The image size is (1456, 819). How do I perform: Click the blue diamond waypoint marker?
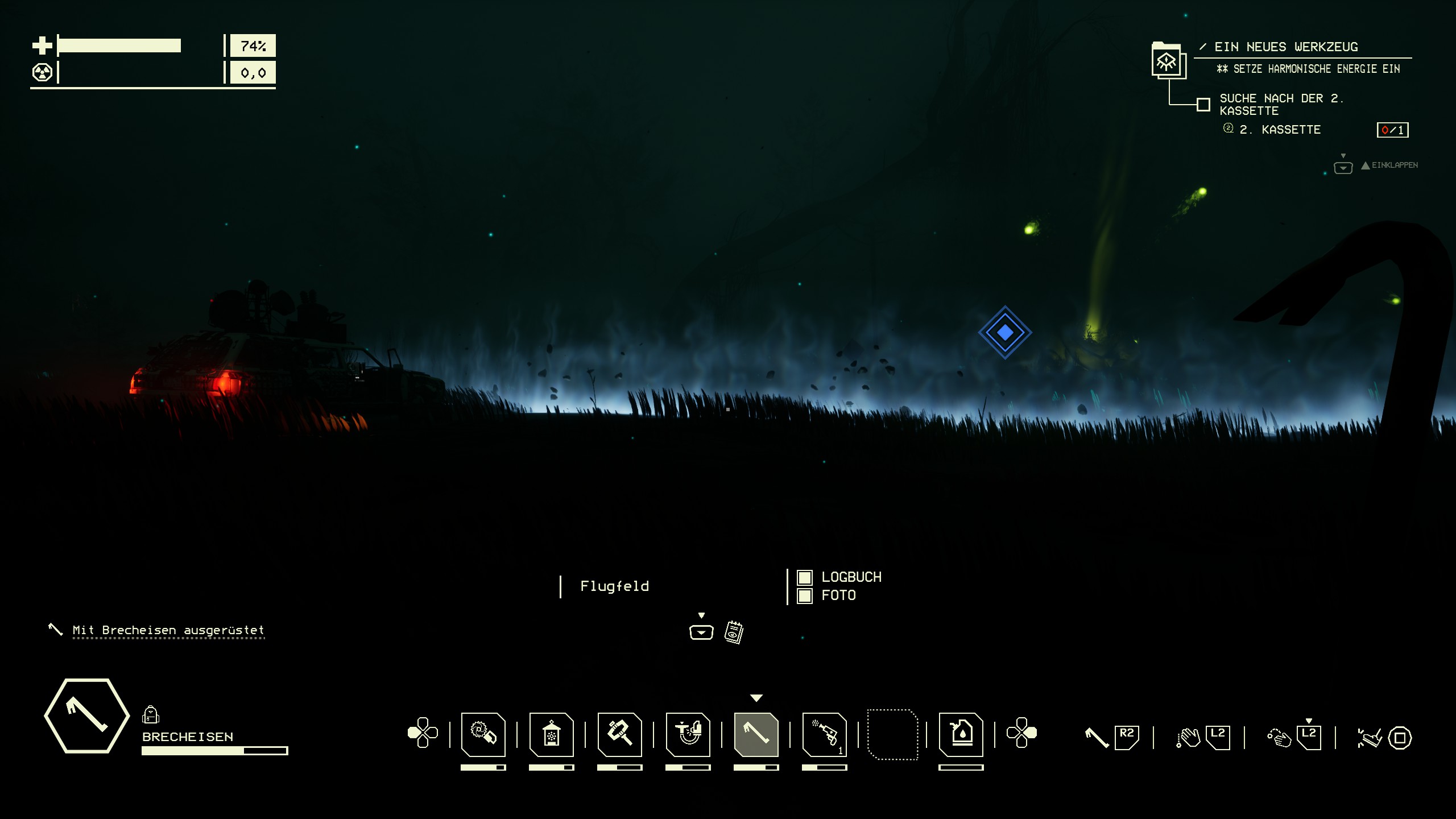[x=1005, y=333]
